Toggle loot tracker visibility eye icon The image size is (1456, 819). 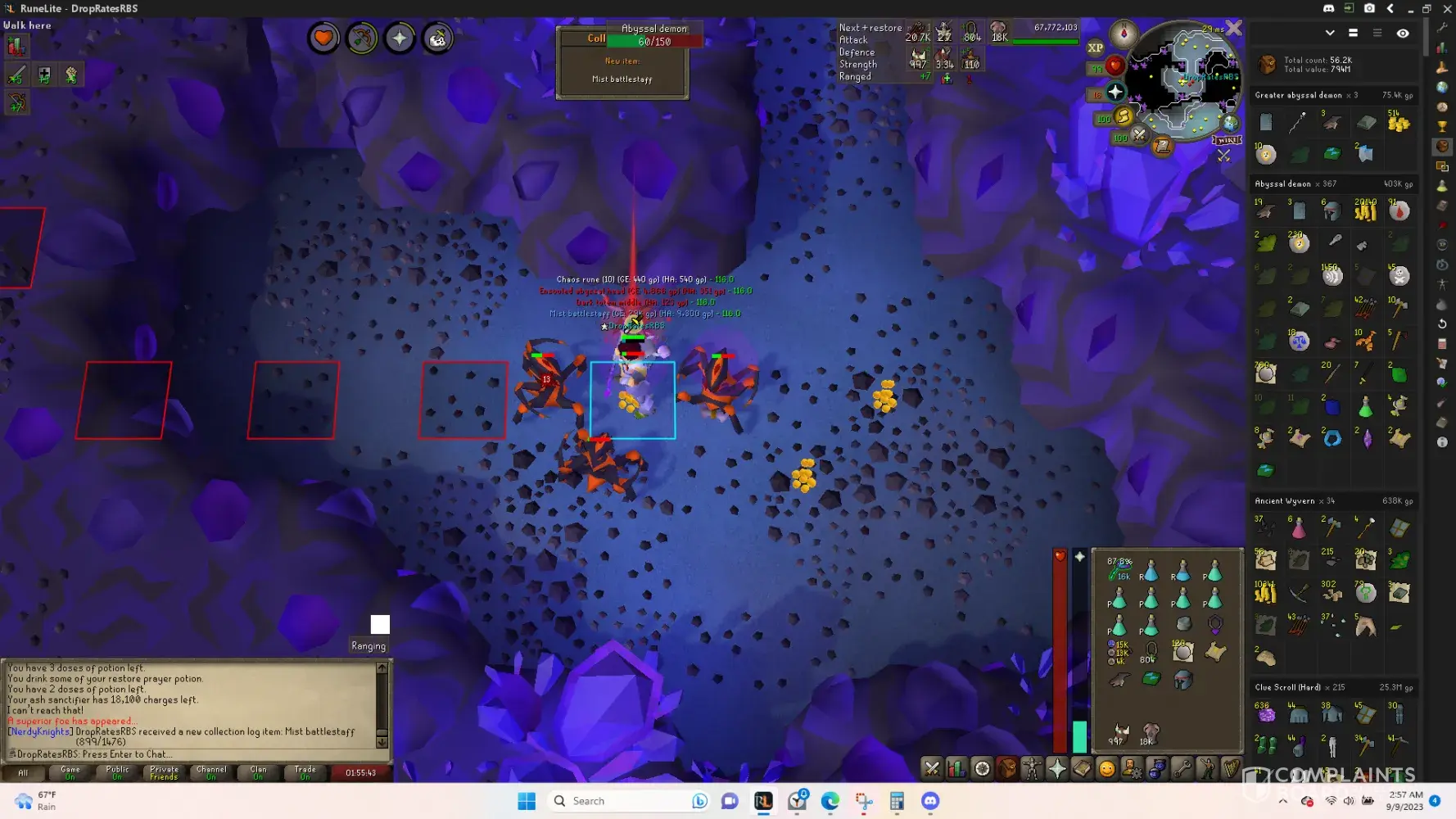click(x=1403, y=34)
